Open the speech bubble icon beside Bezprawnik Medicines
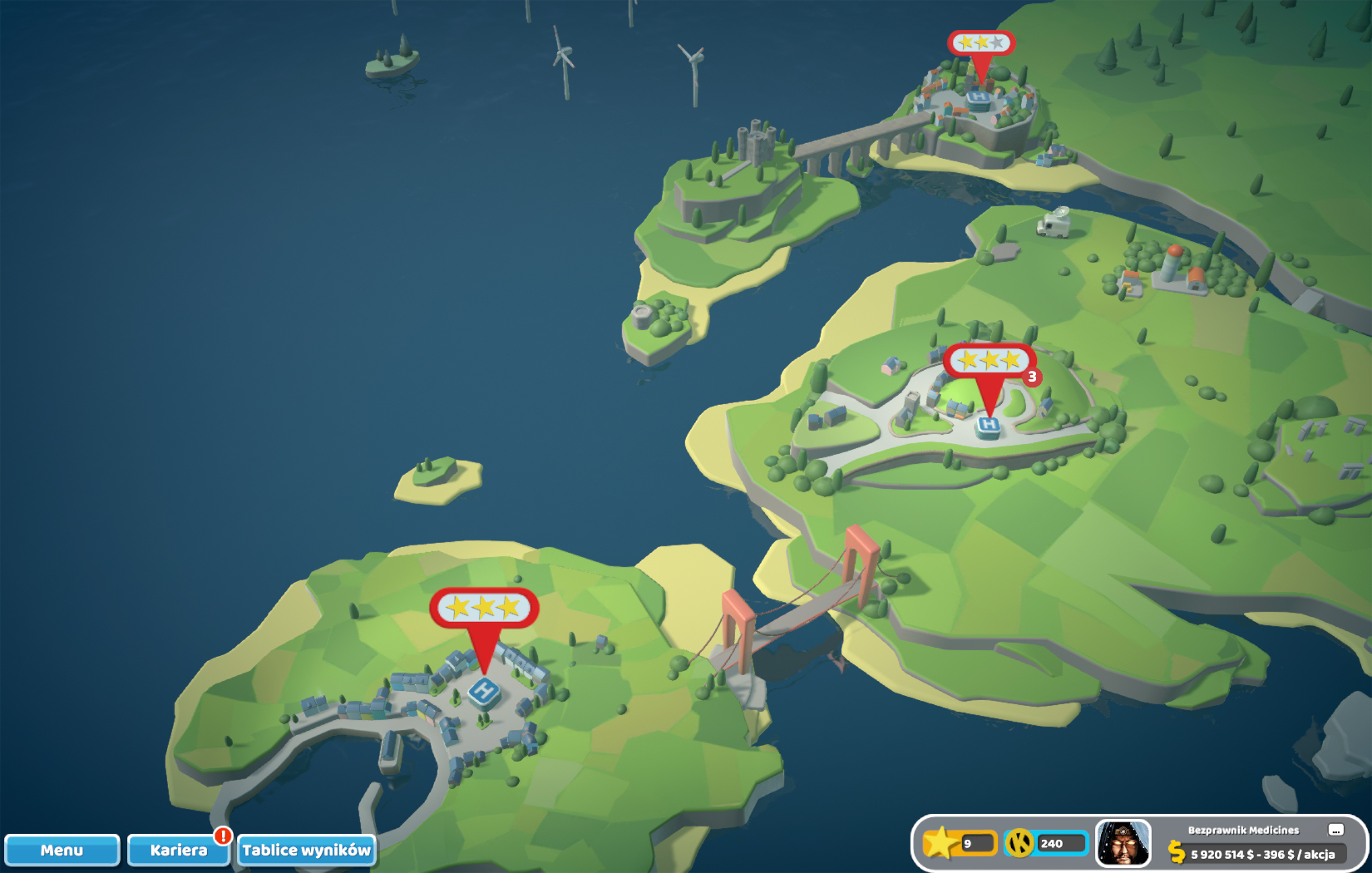 click(x=1335, y=829)
